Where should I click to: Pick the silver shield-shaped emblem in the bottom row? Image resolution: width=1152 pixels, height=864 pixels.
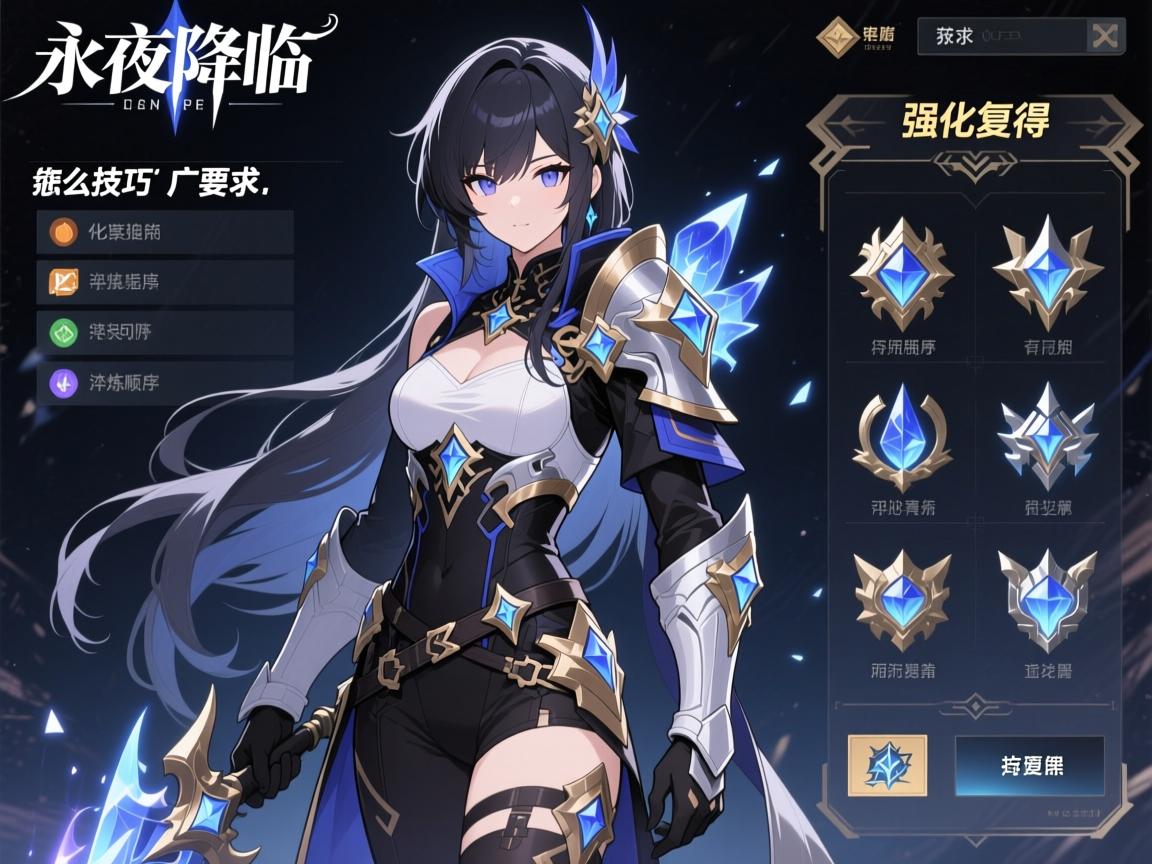click(1048, 598)
